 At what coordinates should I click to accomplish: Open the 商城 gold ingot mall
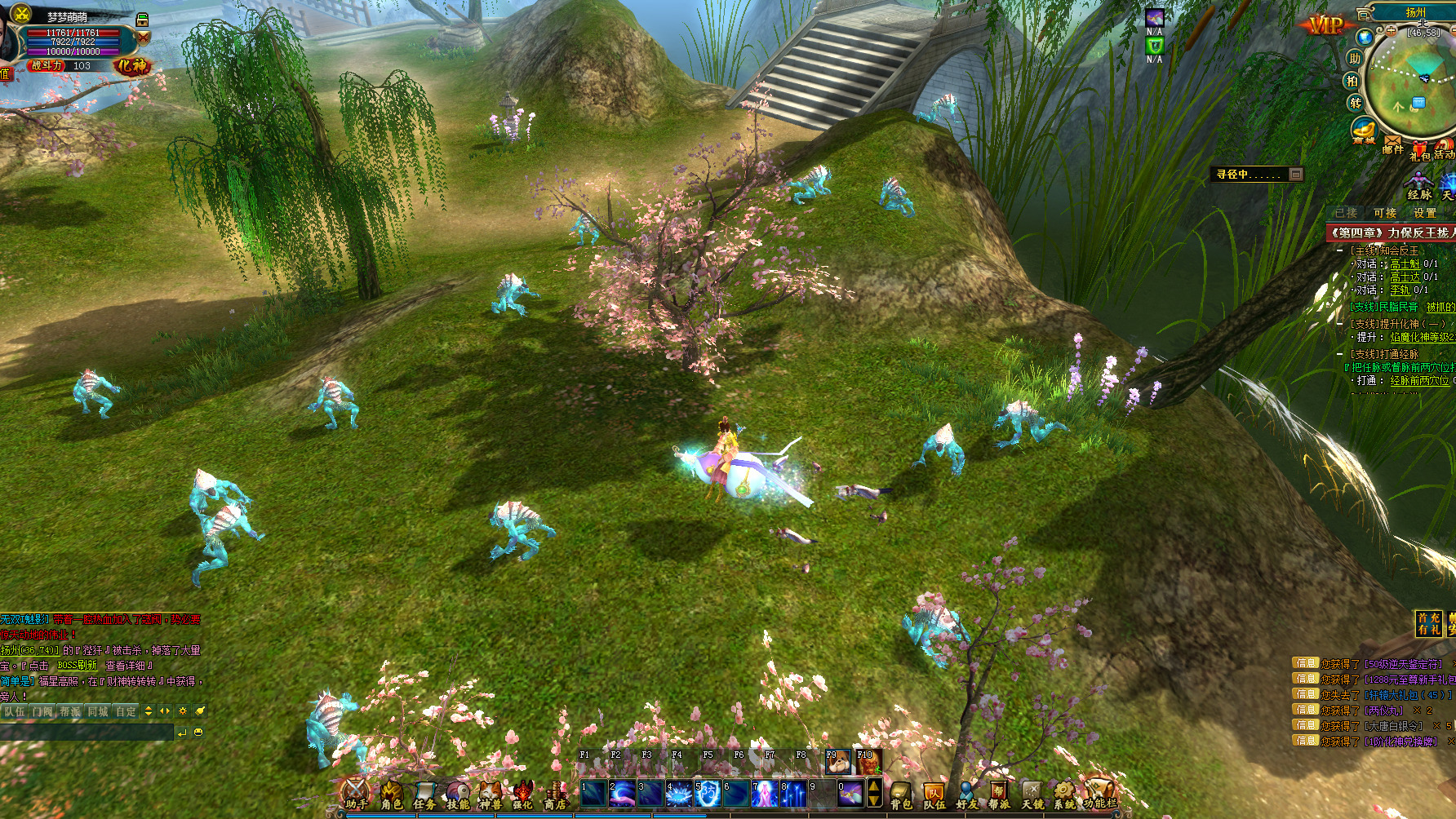(1364, 131)
